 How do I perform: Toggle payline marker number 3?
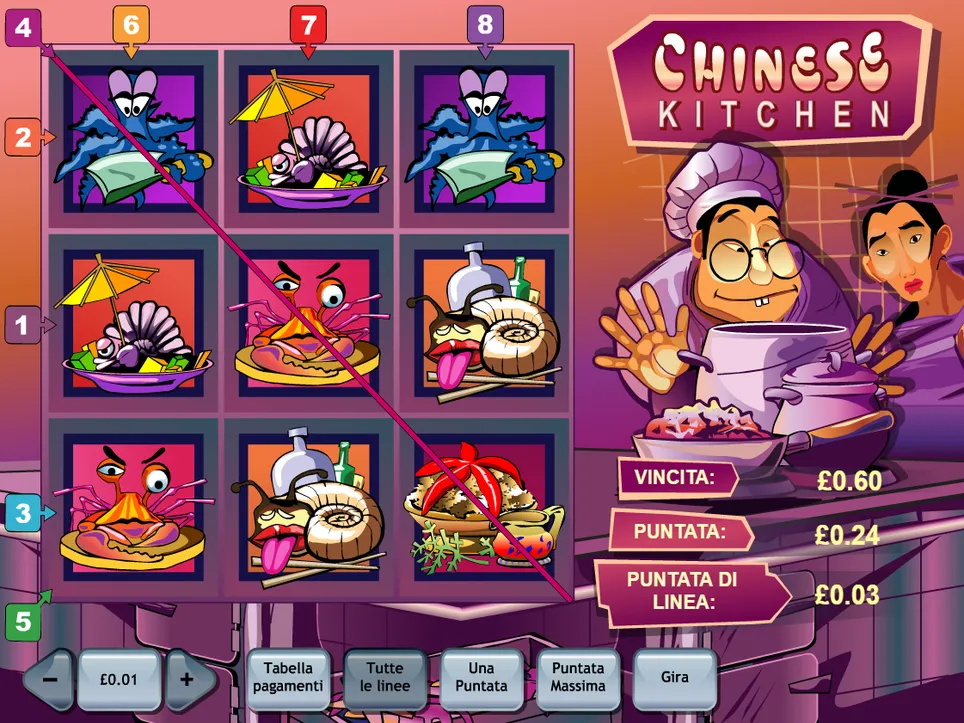21,514
